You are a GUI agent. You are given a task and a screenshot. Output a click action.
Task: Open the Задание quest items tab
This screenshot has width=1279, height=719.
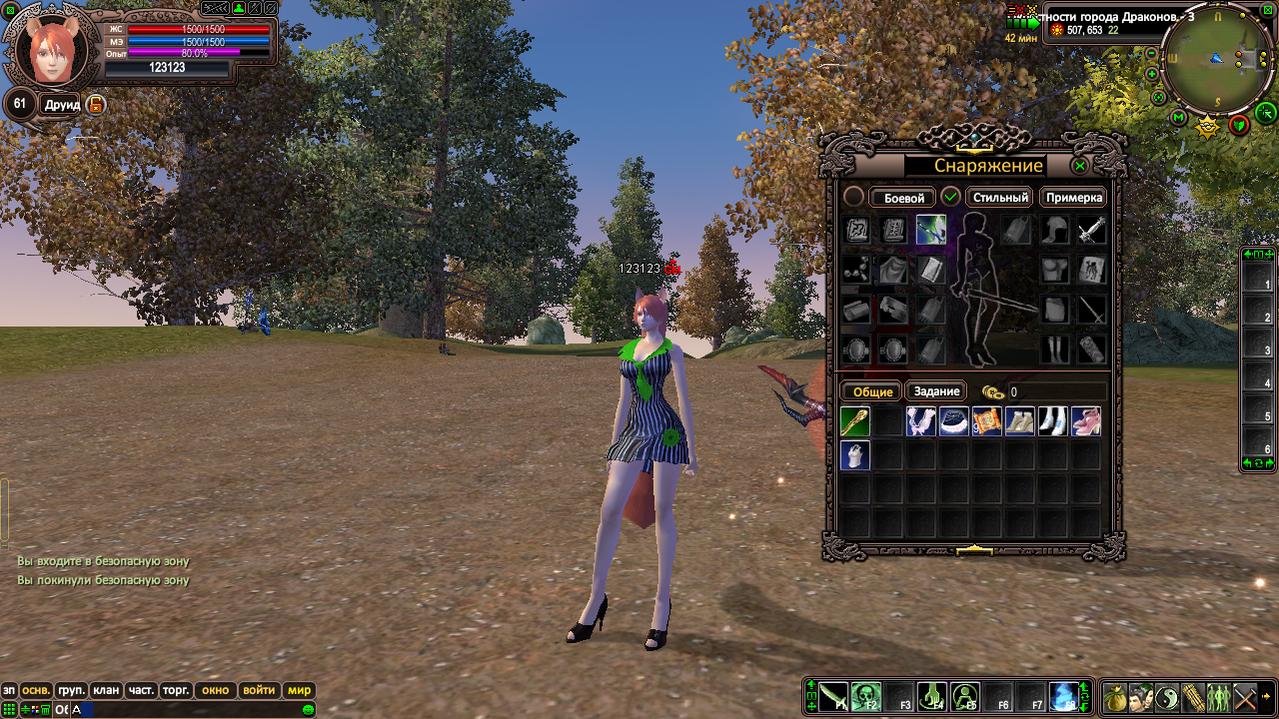point(937,392)
